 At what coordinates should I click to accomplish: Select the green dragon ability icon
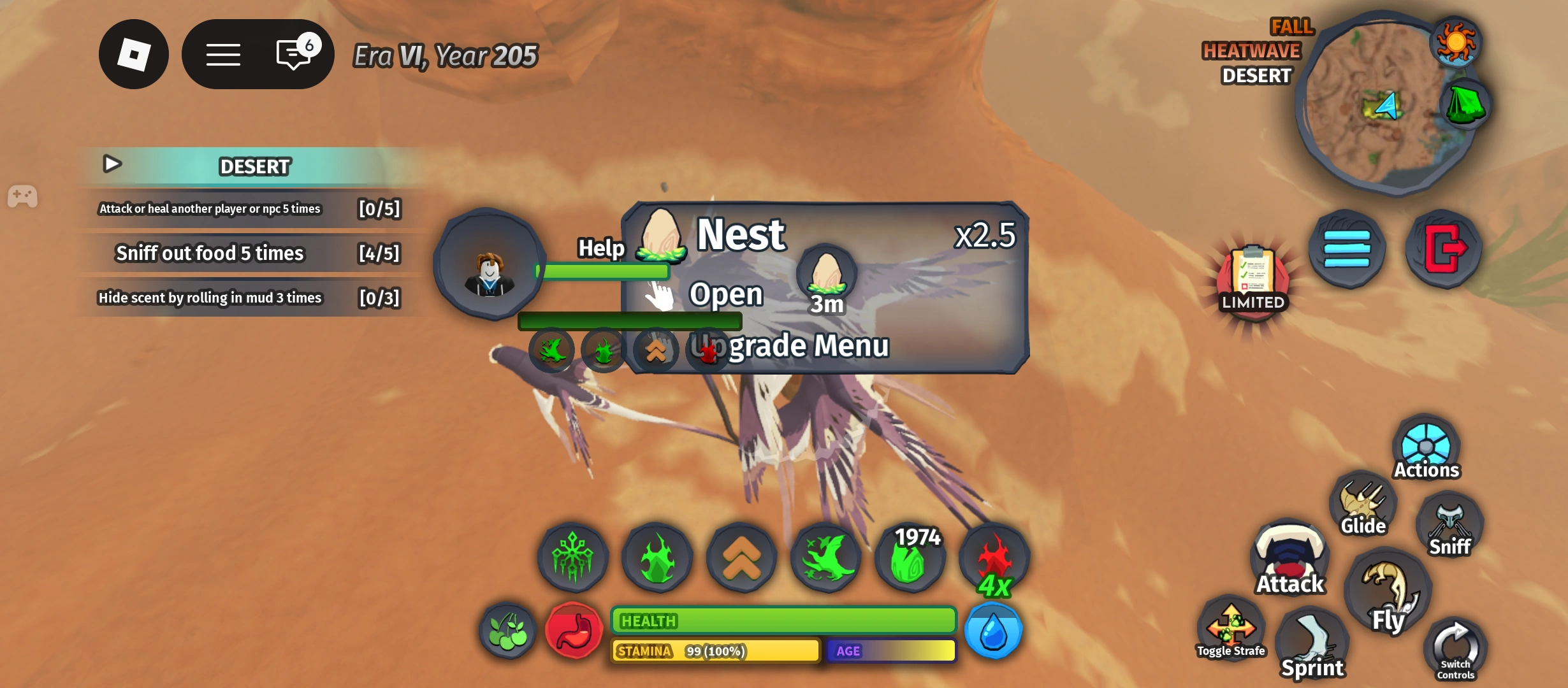[x=826, y=557]
